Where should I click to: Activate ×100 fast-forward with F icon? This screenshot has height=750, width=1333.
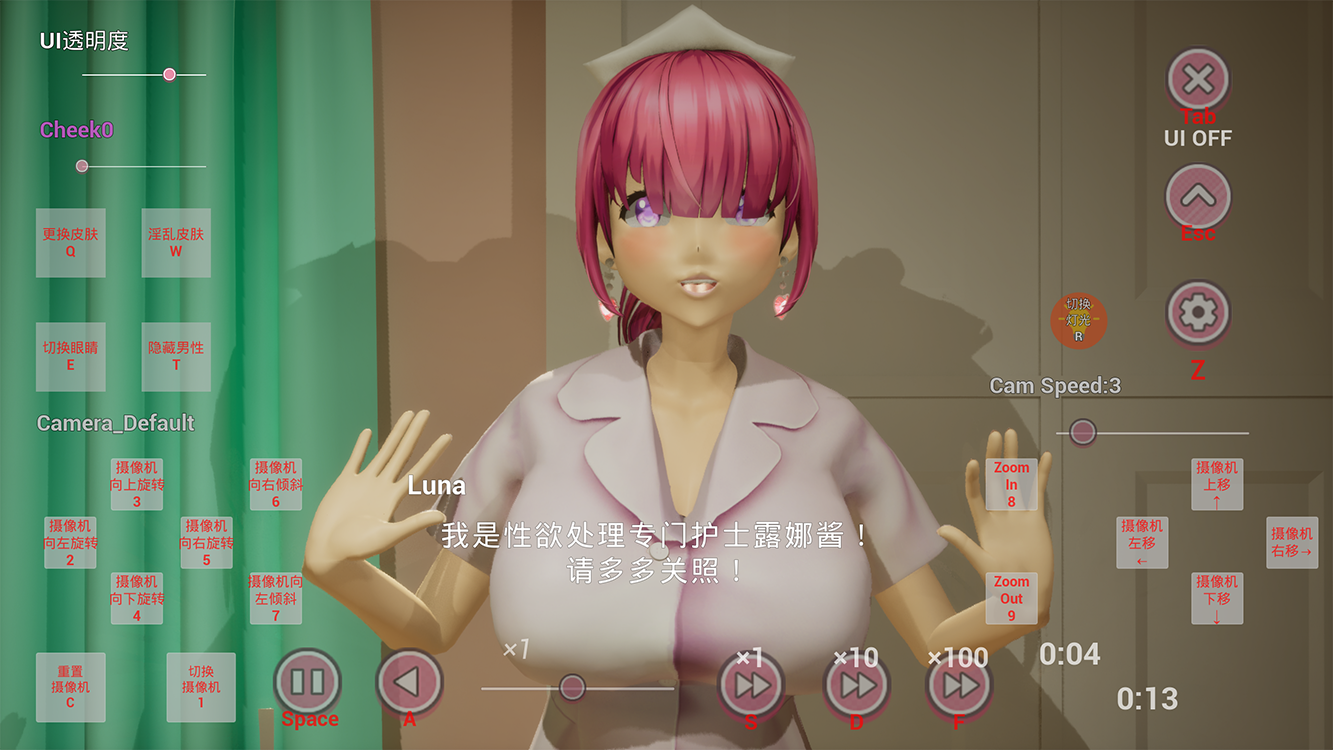956,684
